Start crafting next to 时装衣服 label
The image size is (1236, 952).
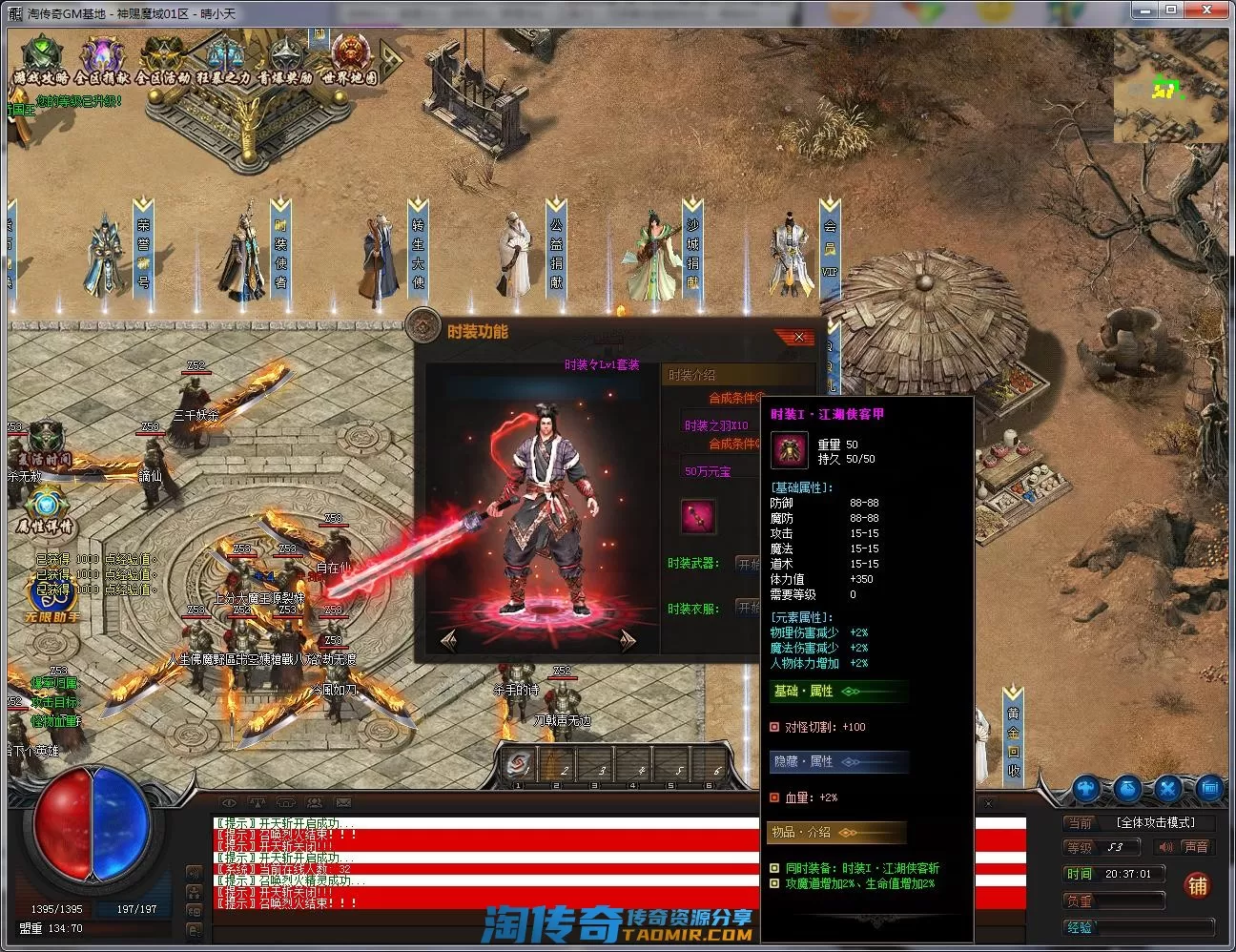pyautogui.click(x=750, y=608)
